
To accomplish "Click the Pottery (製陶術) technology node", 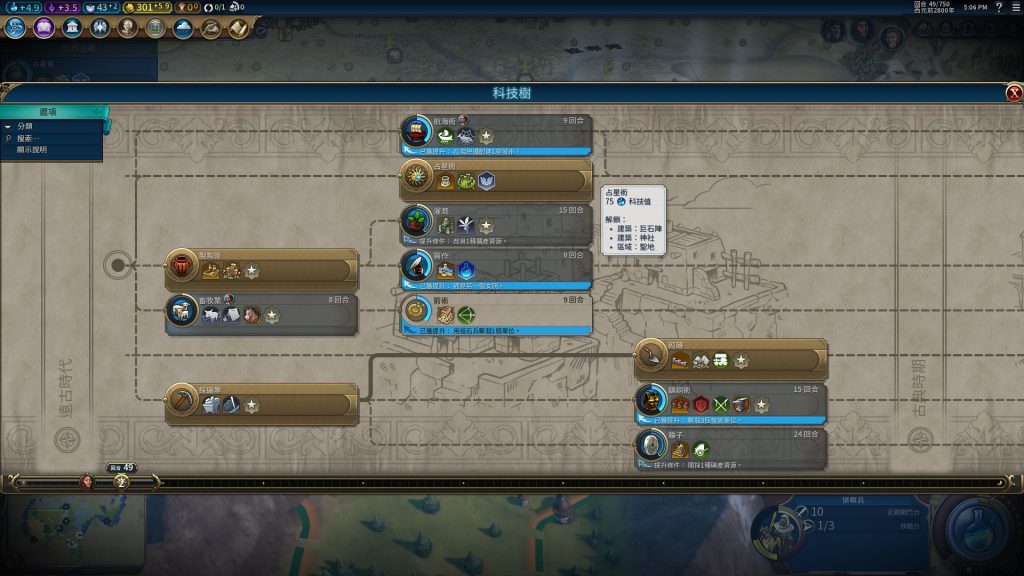I will click(x=262, y=270).
